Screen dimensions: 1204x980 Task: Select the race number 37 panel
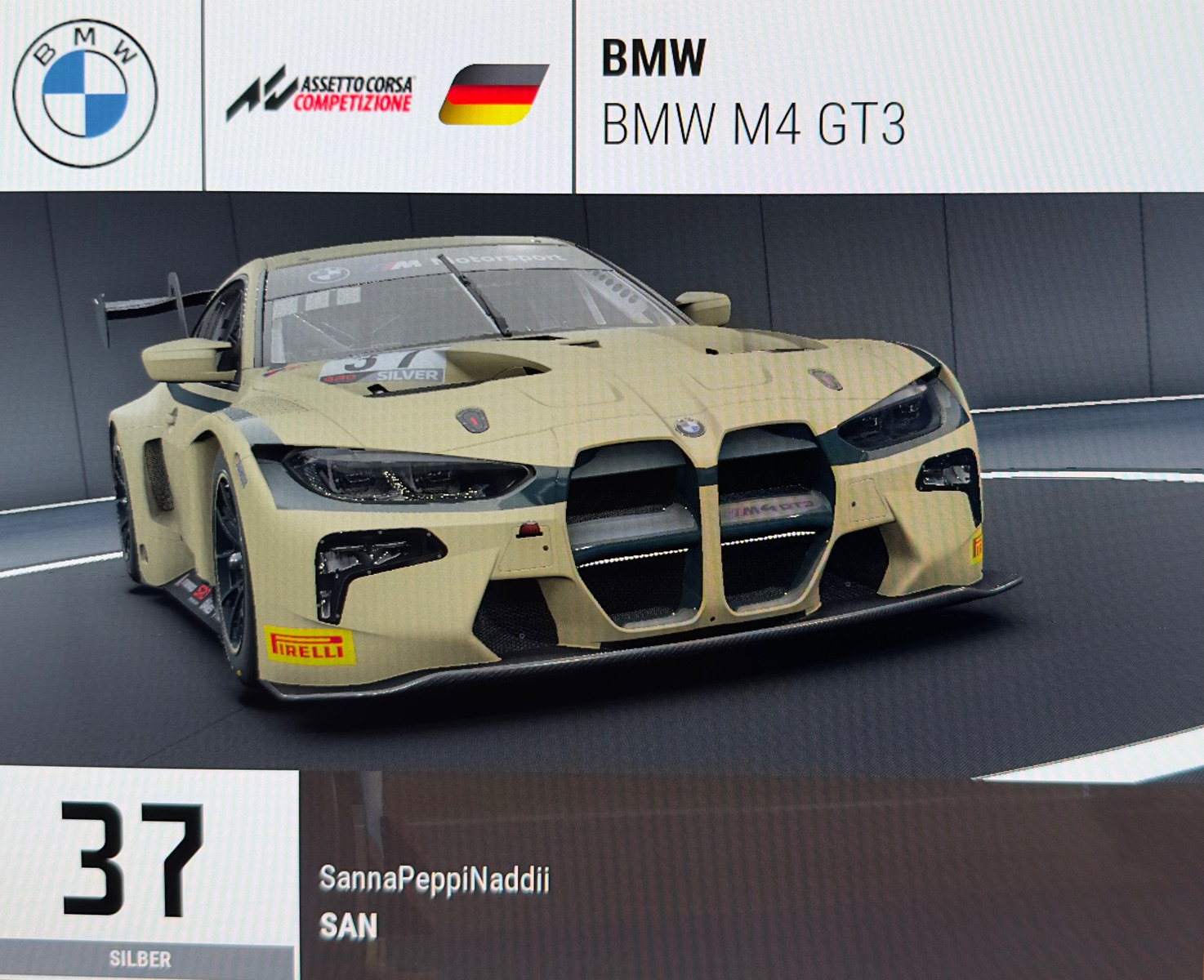[x=132, y=859]
